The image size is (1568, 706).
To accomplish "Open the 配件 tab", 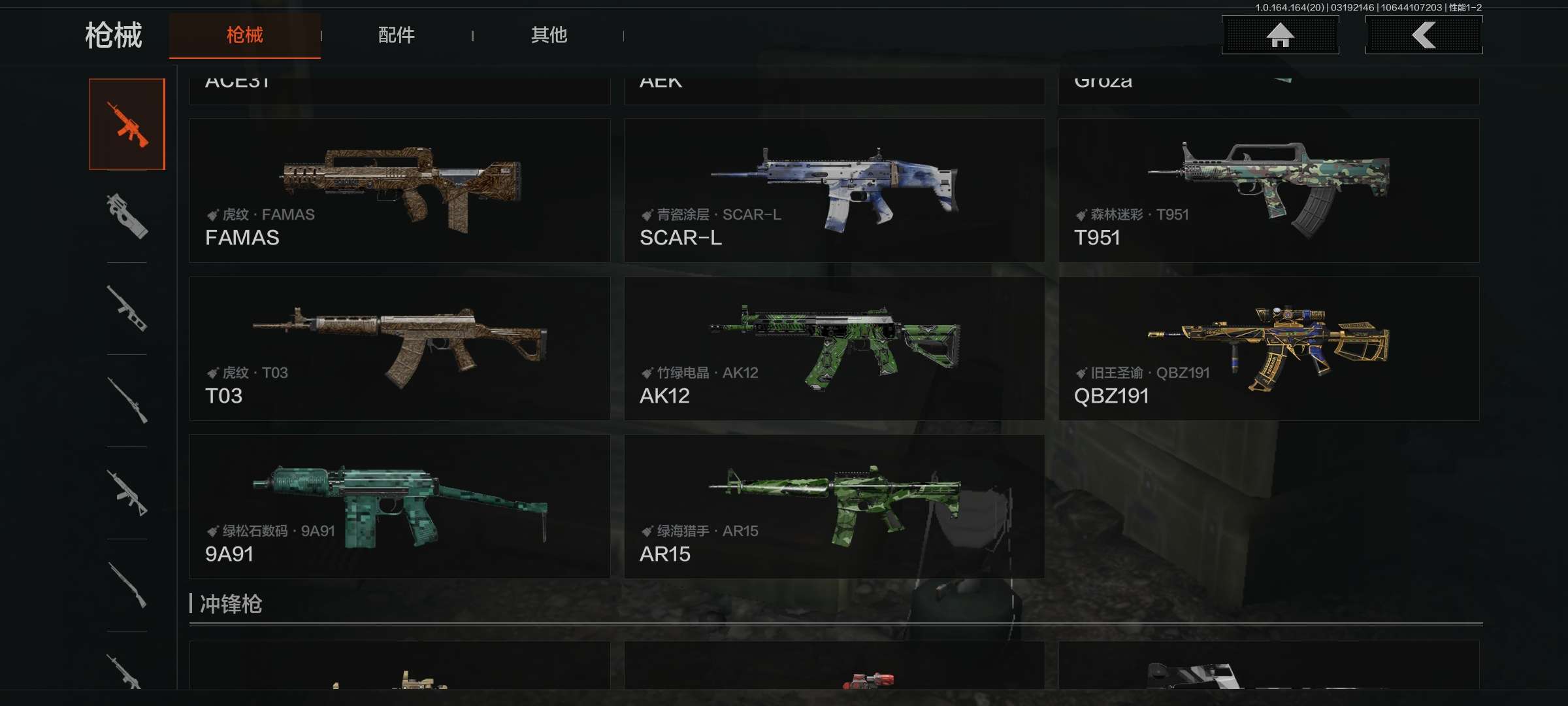I will (x=396, y=35).
